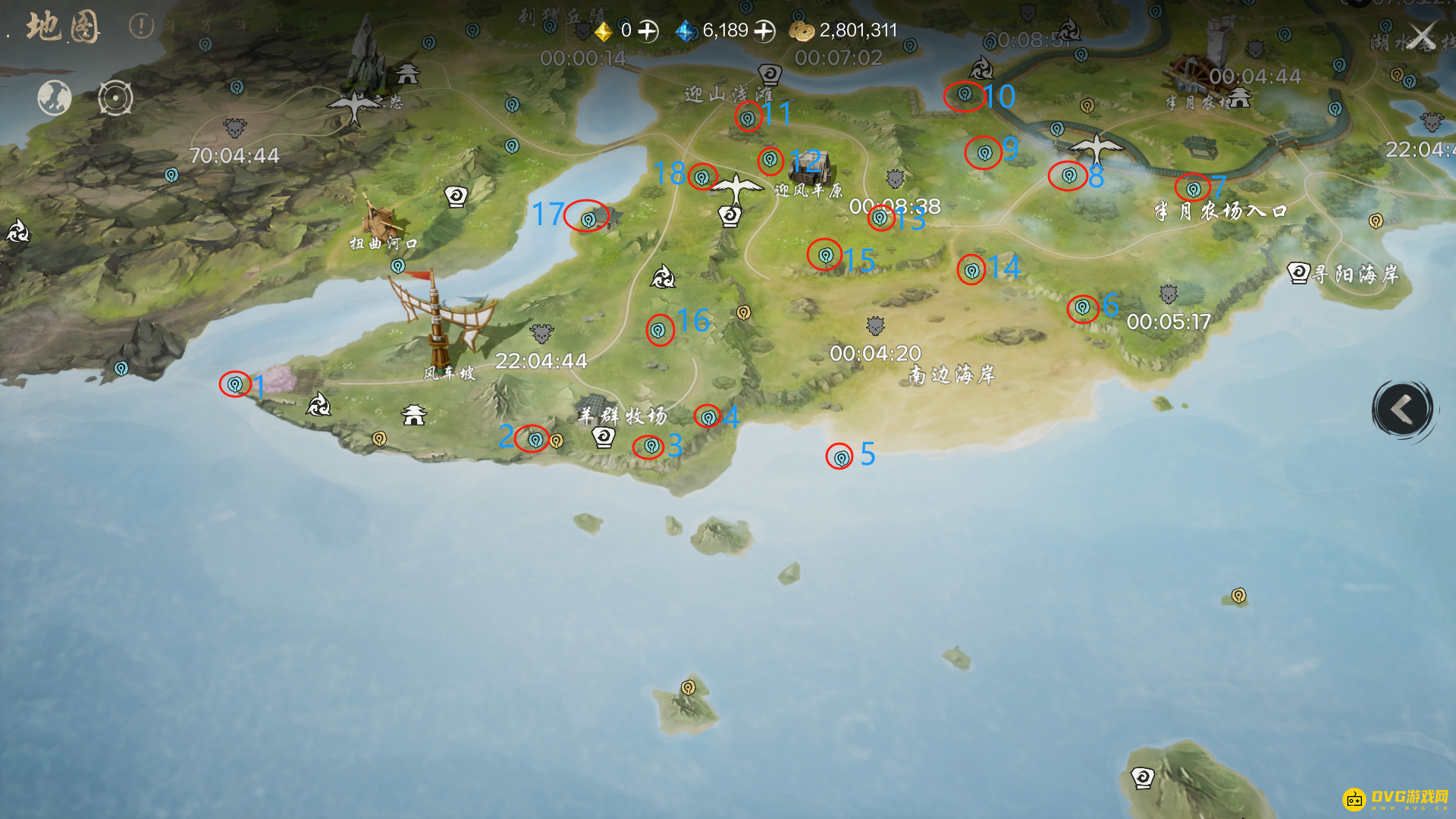Select the 迎风平原 waypoint spiral marker
Viewport: 1456px width, 819px height.
click(x=730, y=216)
